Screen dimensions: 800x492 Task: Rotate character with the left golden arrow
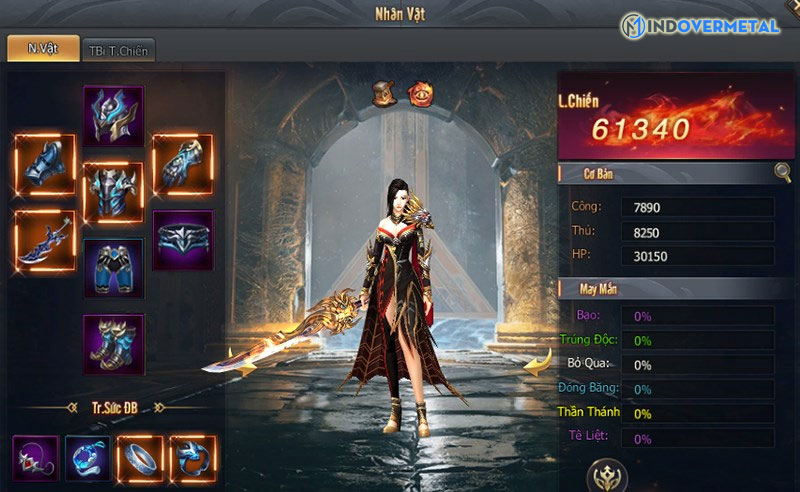click(238, 357)
